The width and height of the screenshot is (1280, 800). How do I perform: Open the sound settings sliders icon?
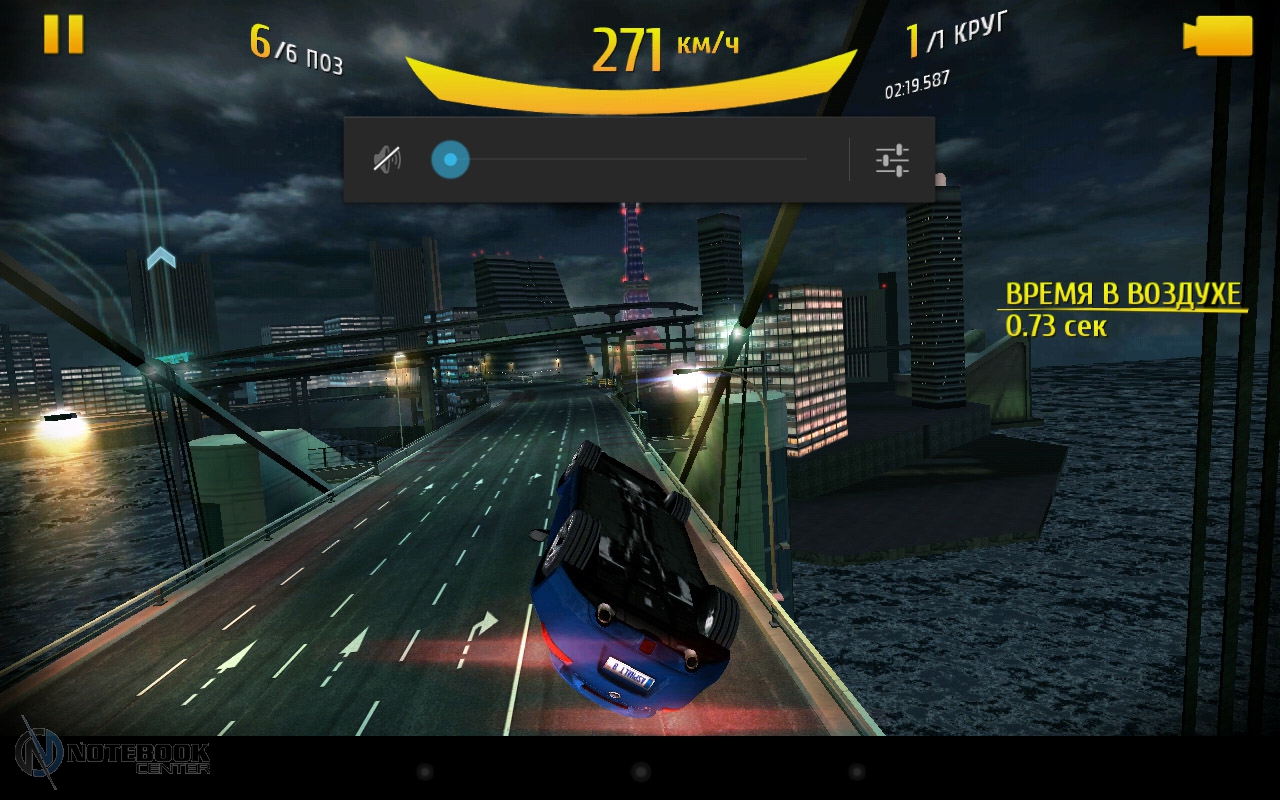click(891, 160)
